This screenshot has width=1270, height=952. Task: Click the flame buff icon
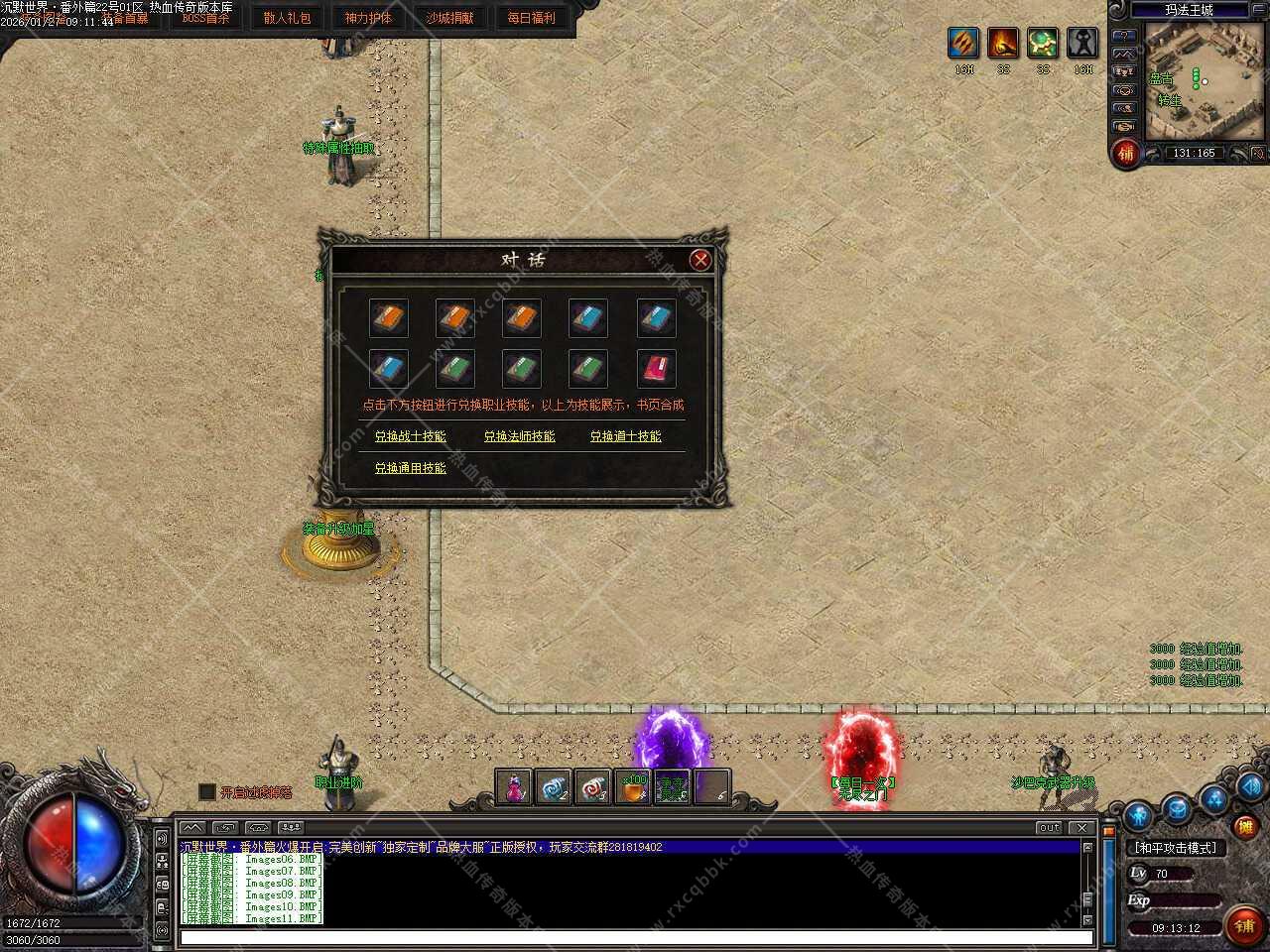point(1003,44)
